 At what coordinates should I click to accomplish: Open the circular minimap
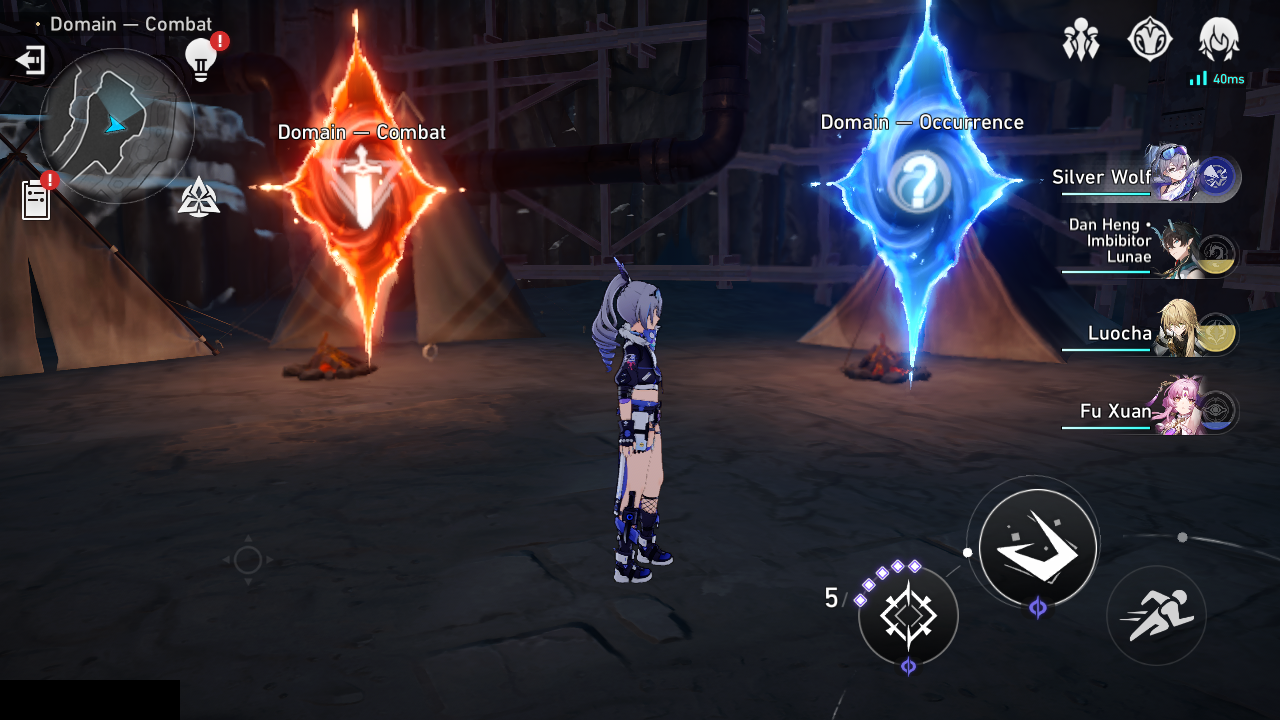point(116,125)
